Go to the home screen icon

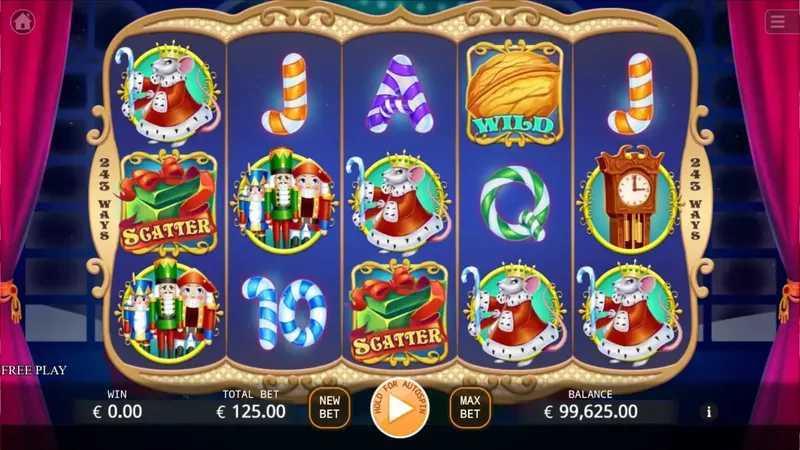22,22
